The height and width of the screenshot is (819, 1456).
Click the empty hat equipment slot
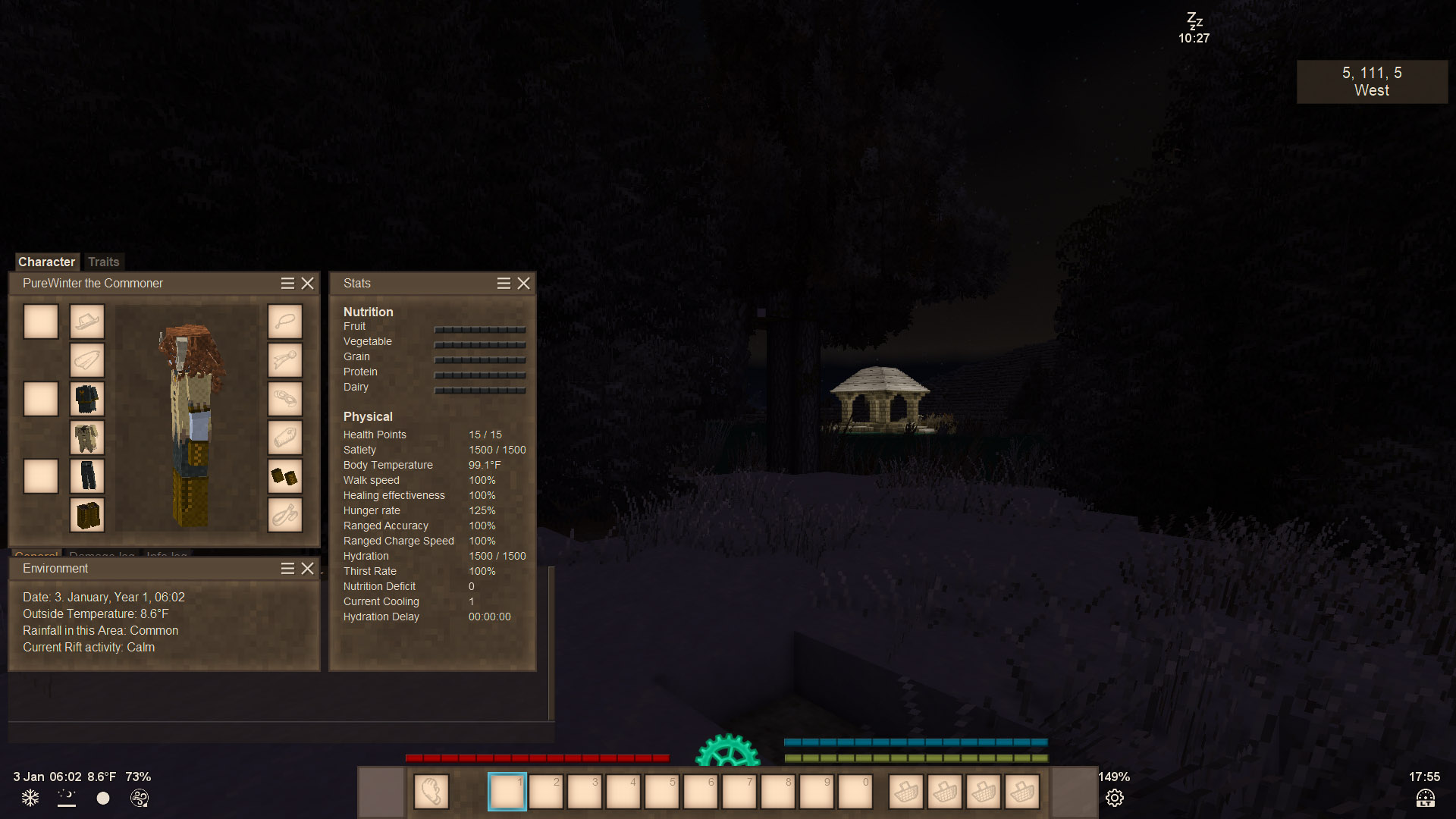pyautogui.click(x=87, y=322)
